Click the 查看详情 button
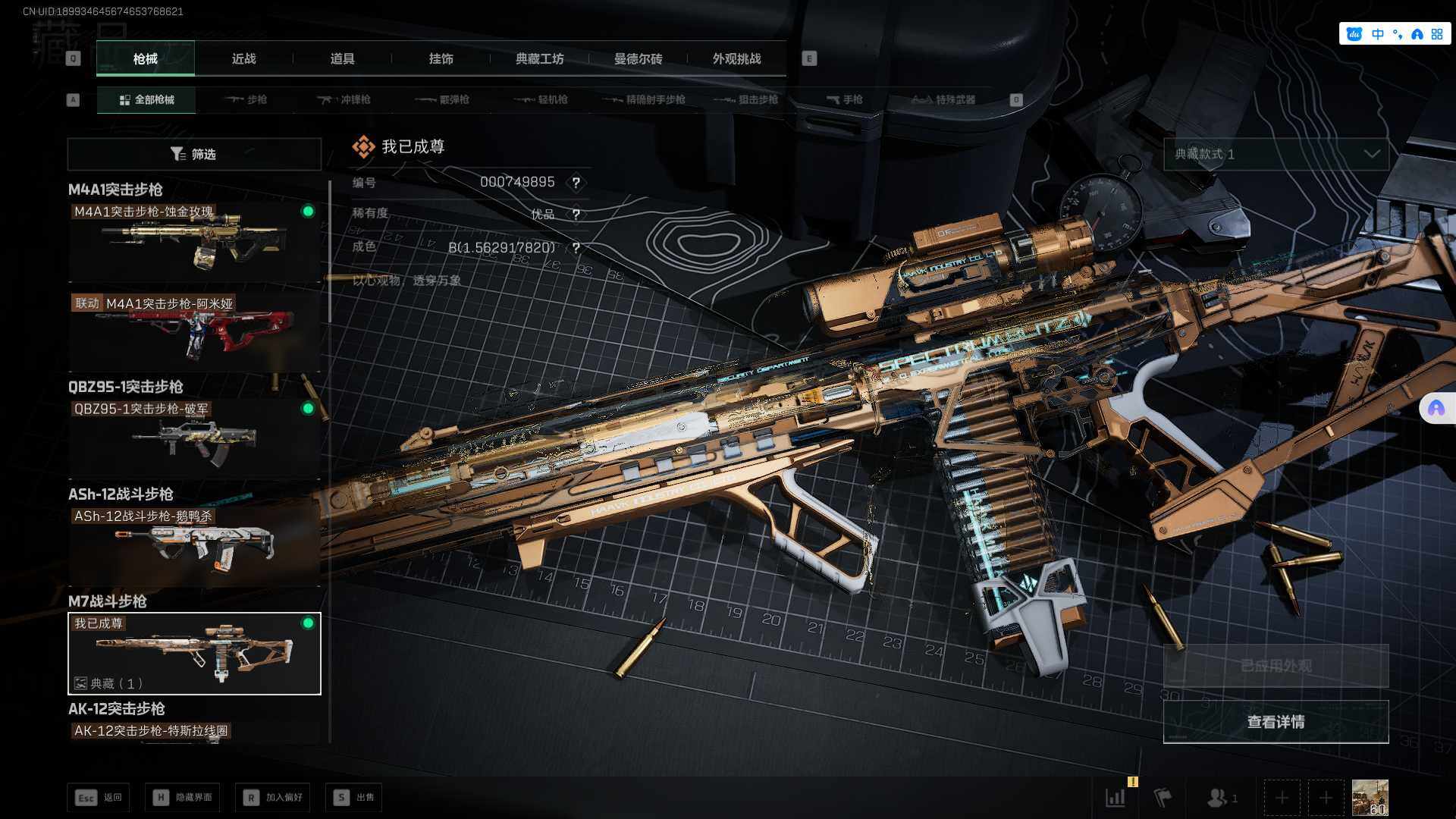This screenshot has height=819, width=1456. tap(1276, 721)
